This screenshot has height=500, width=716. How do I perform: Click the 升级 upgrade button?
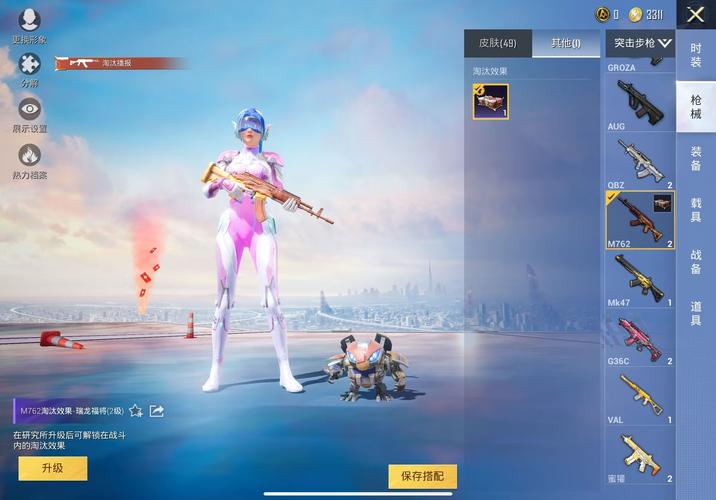[50, 468]
